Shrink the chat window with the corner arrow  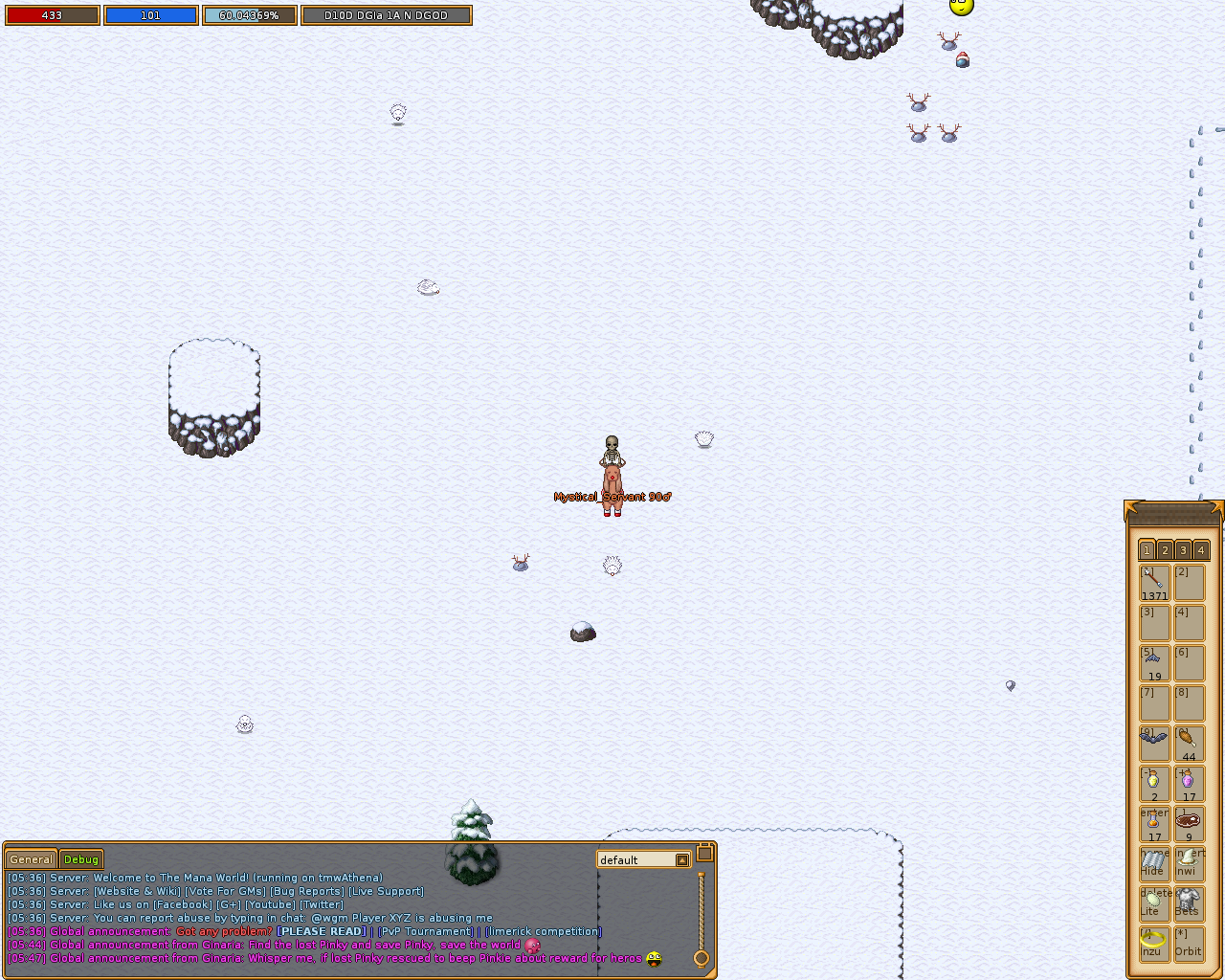pos(705,851)
